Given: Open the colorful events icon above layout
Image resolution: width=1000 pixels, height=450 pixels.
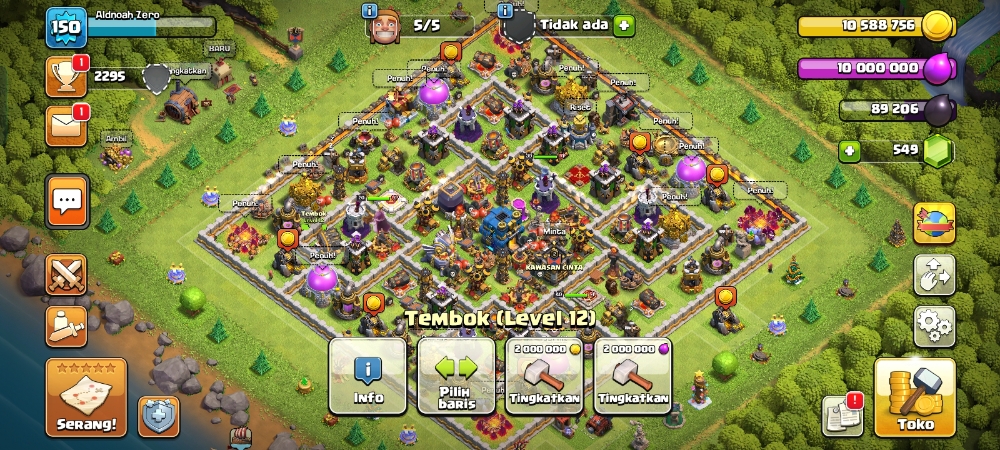Looking at the screenshot, I should (934, 222).
